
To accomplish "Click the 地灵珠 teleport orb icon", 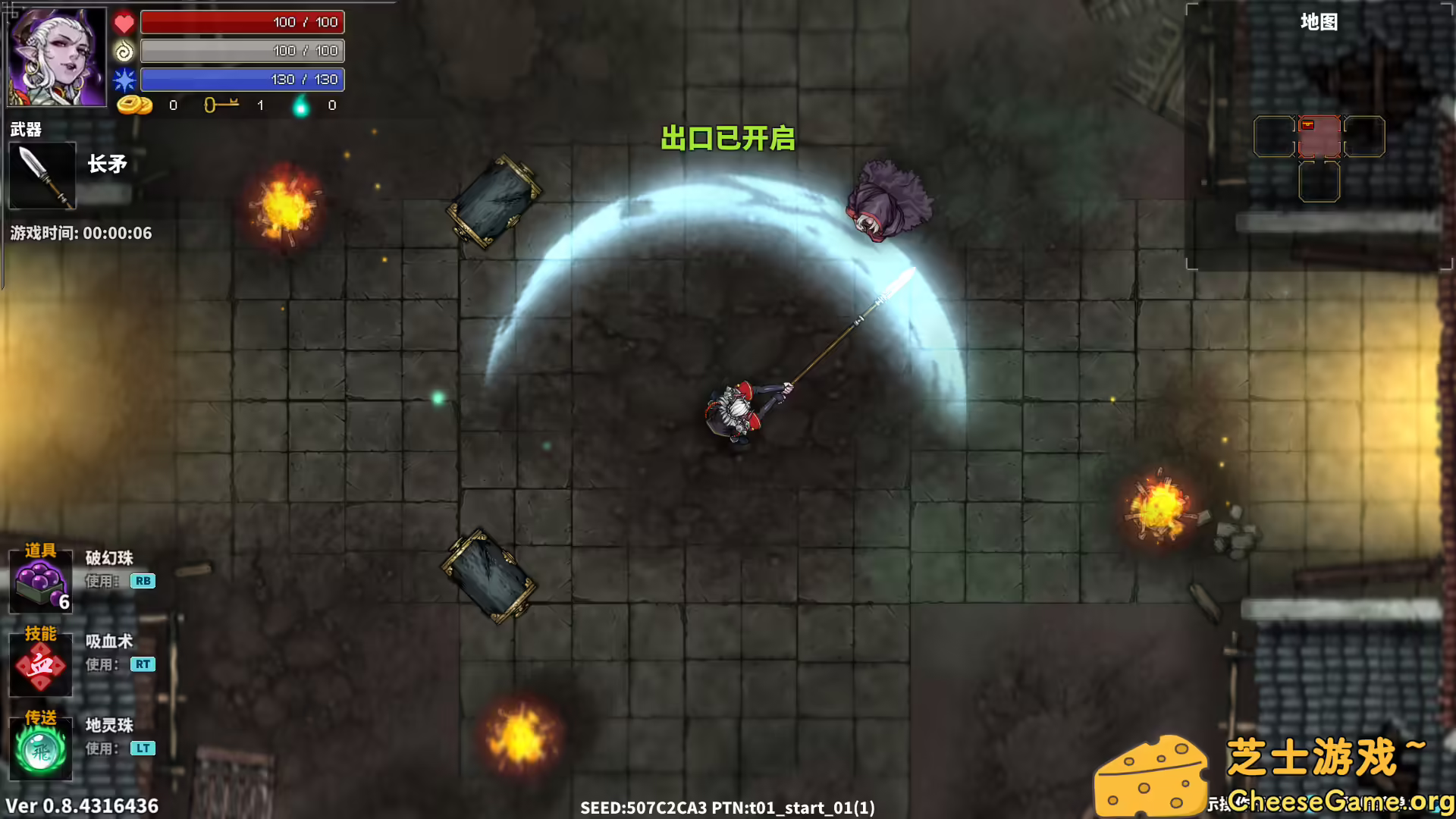I will 39,751.
